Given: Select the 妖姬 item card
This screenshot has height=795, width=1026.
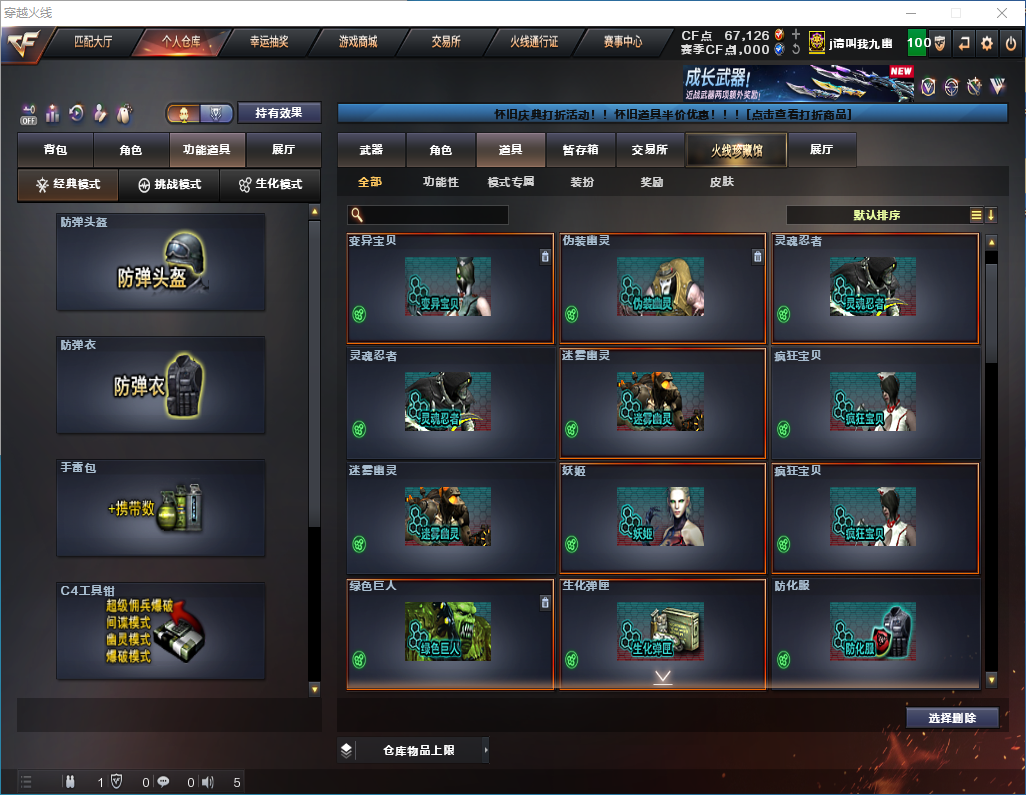Looking at the screenshot, I should [x=662, y=517].
